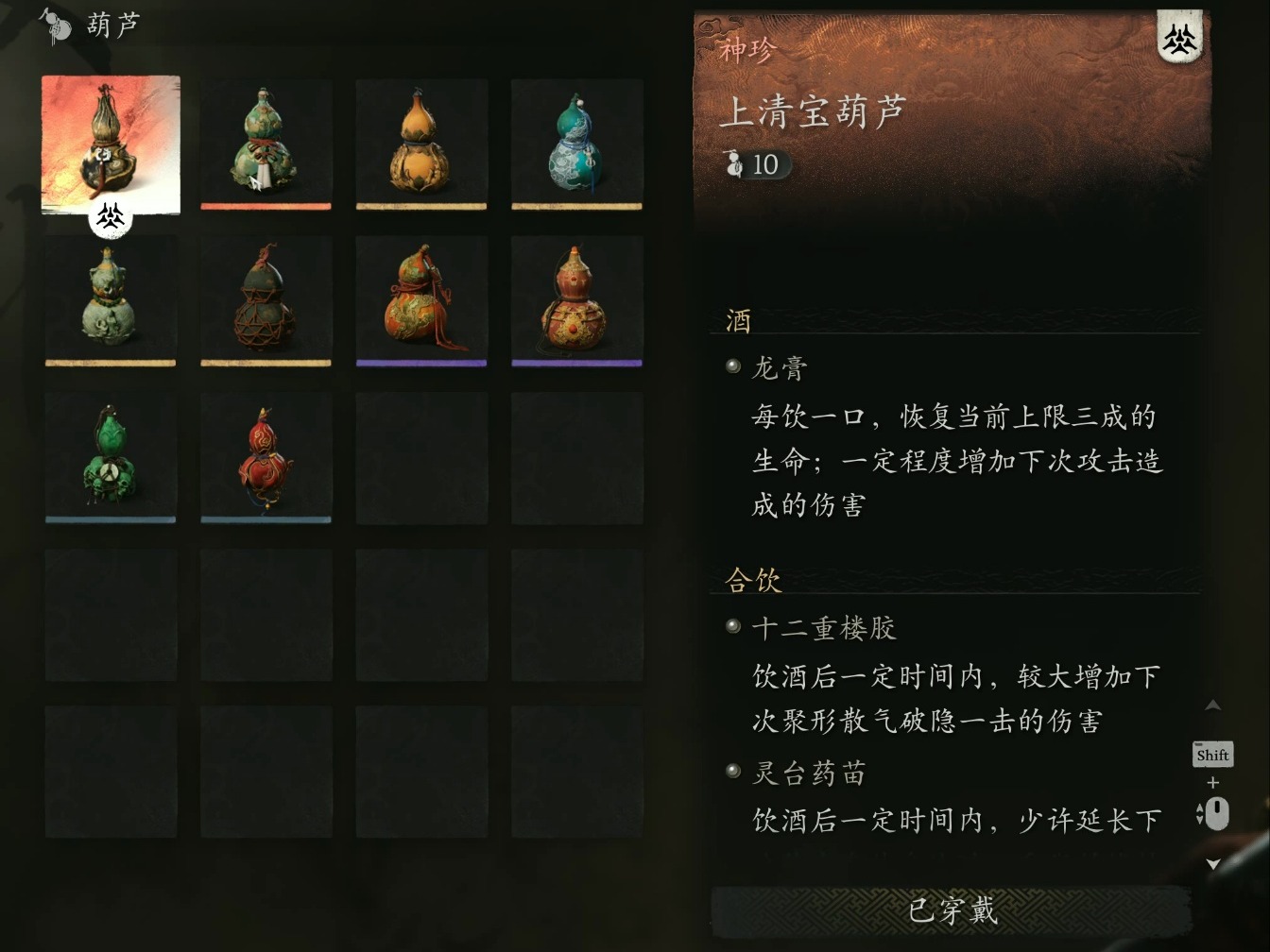Click the up chevron above the description scrollbar
The image size is (1270, 952).
(1213, 705)
